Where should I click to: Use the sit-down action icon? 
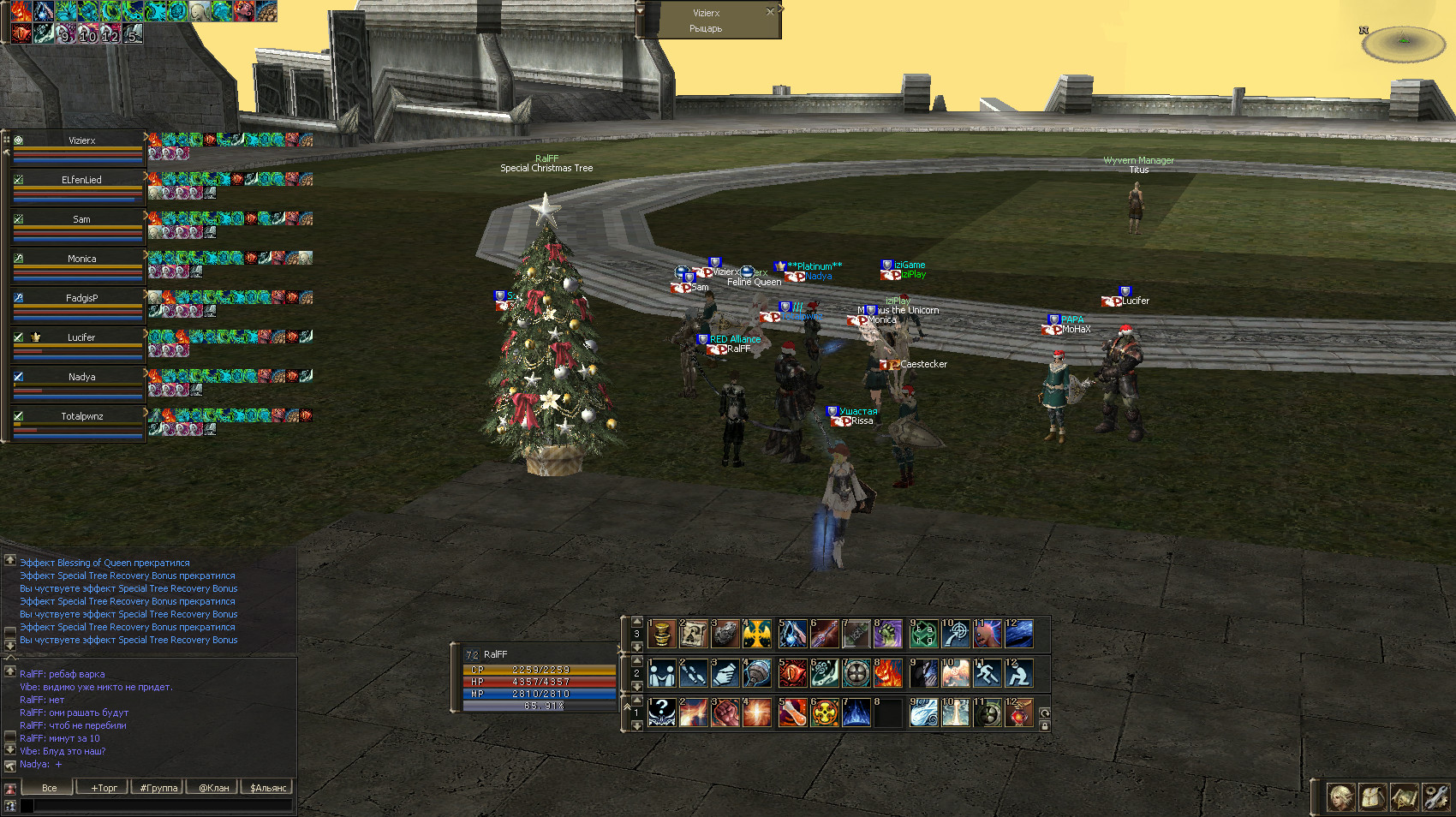(x=1018, y=674)
